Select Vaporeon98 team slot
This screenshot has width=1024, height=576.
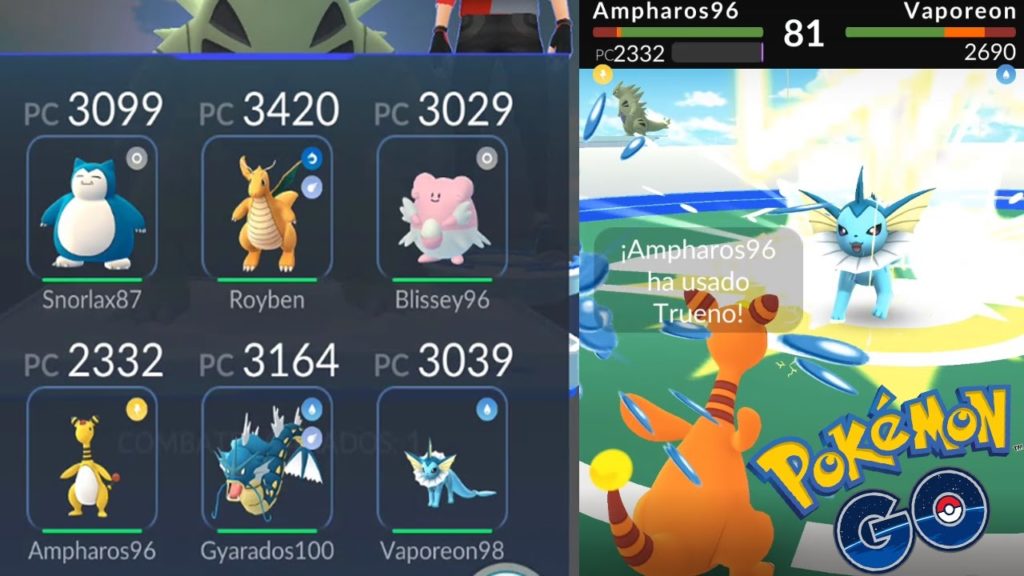442,459
